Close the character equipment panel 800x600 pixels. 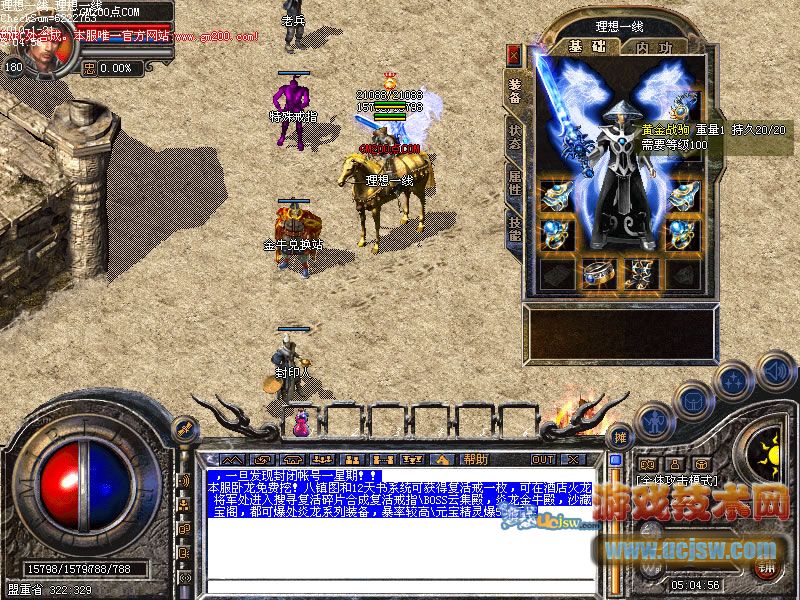(514, 55)
